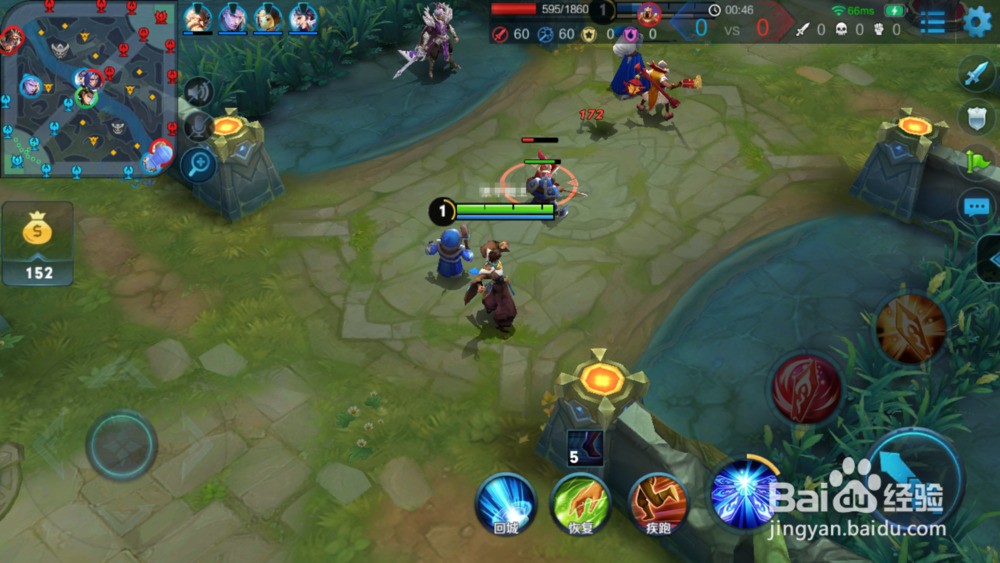Toggle the speaker sound button
1000x563 pixels.
point(198,92)
